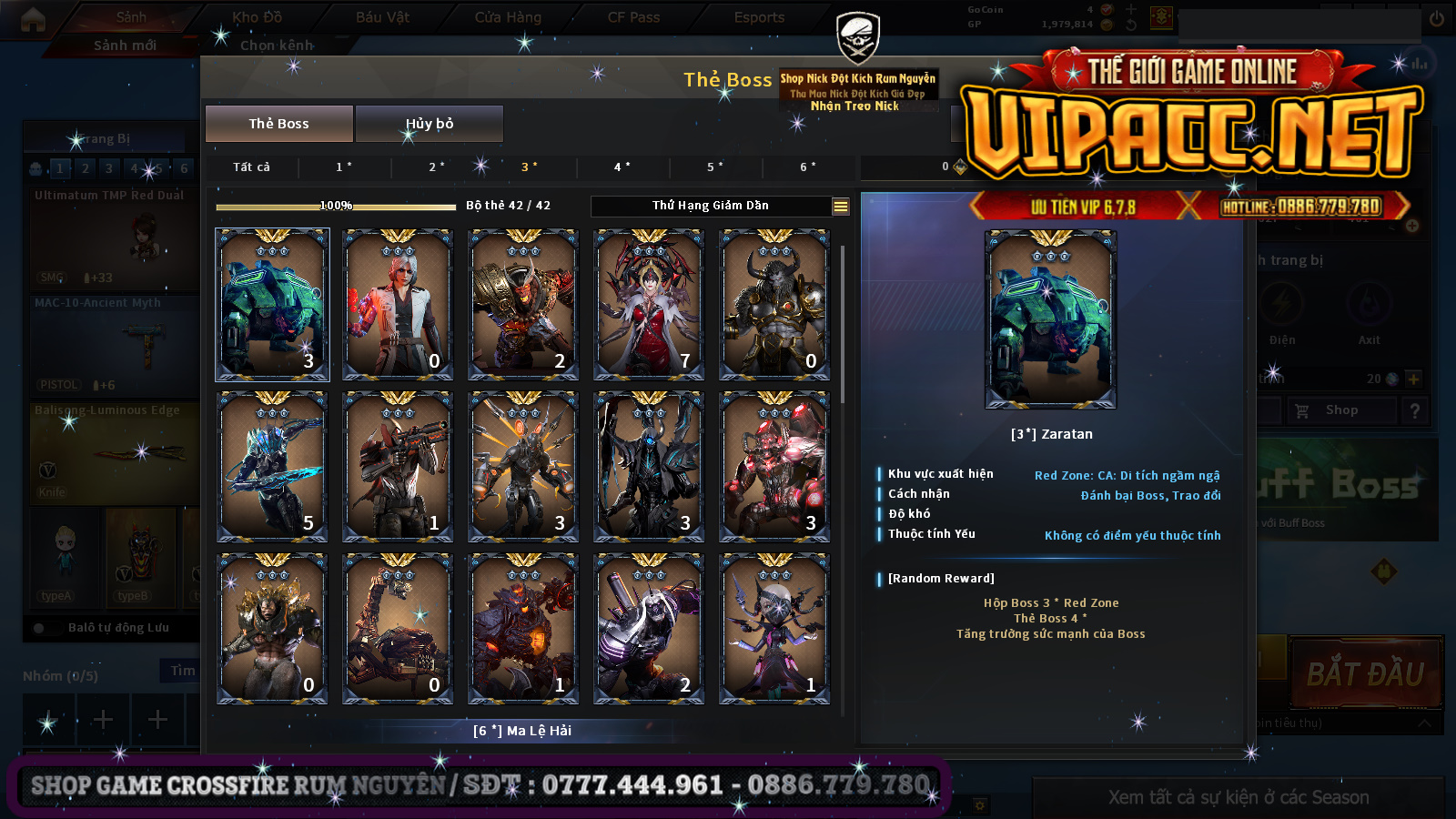Filter boss cards by 6 star
The width and height of the screenshot is (1456, 819).
808,167
